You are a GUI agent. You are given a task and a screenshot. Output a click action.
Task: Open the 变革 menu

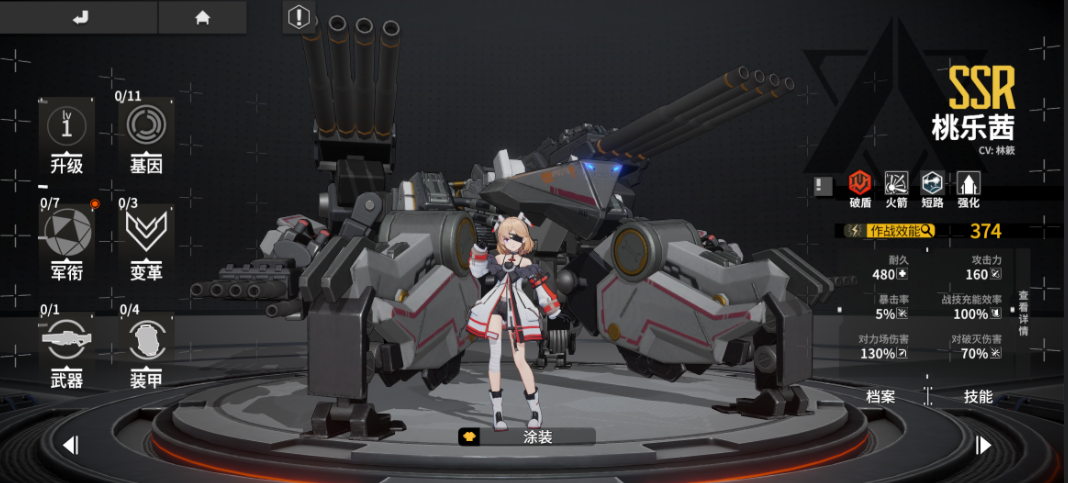tap(146, 245)
